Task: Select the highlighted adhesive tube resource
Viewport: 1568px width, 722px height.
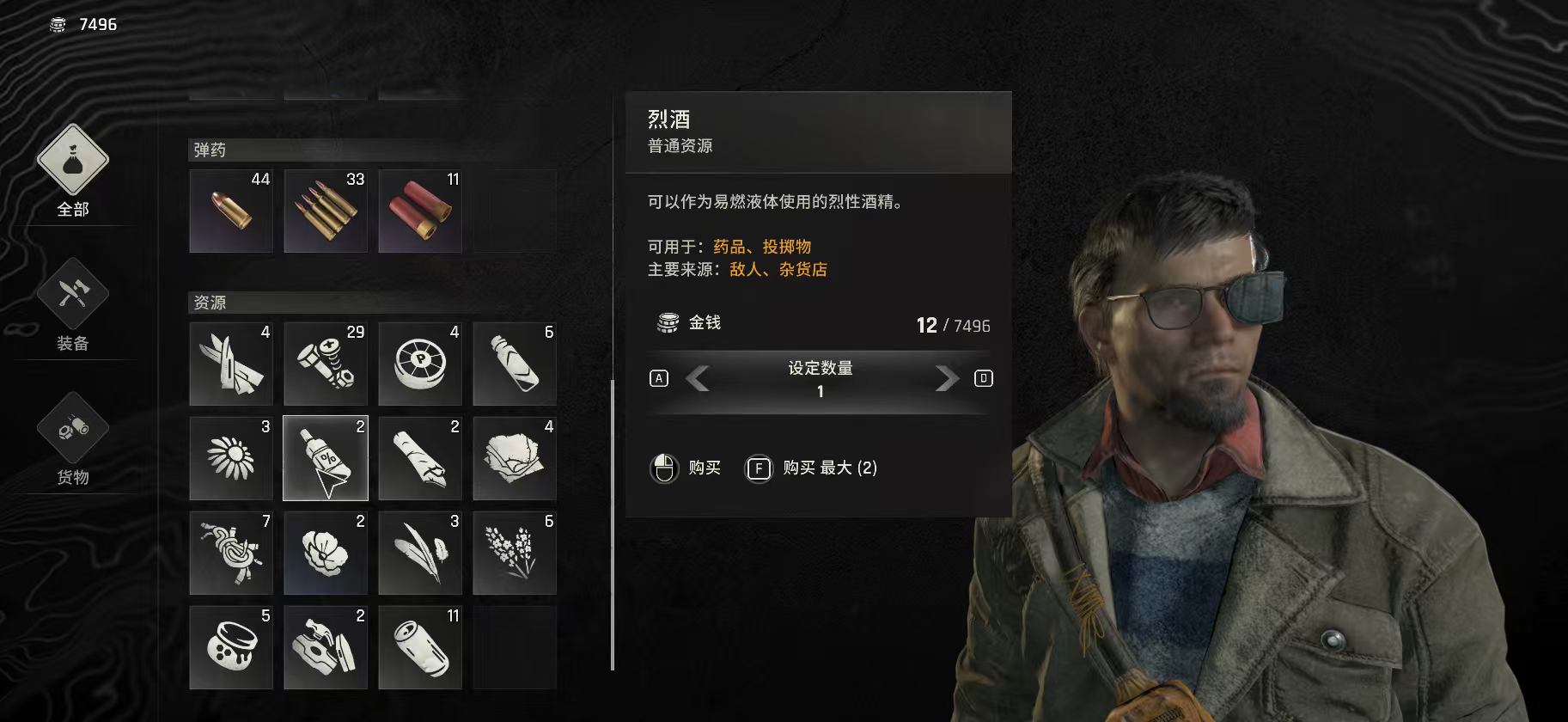Action: tap(325, 457)
